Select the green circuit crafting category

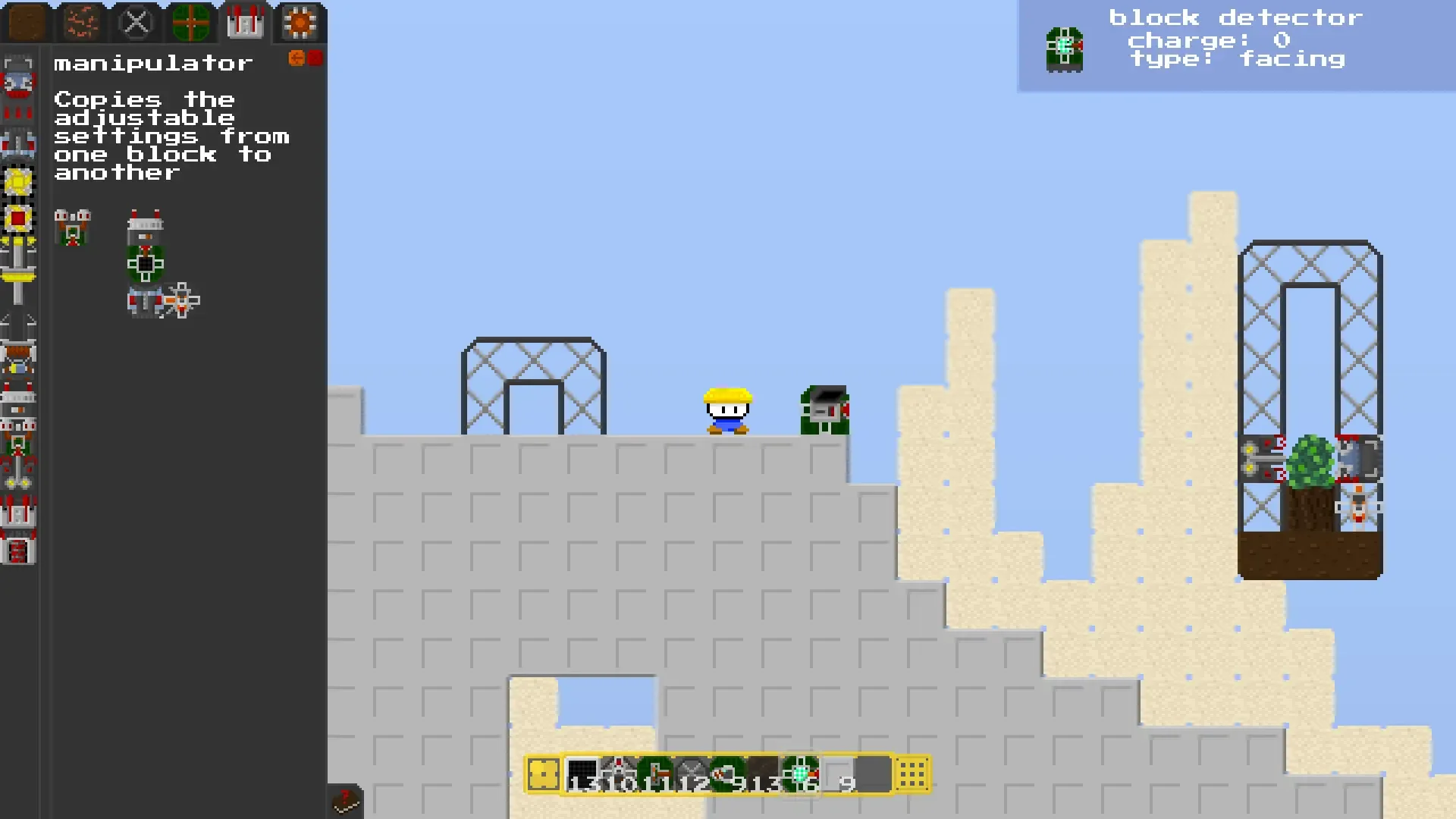tap(190, 22)
